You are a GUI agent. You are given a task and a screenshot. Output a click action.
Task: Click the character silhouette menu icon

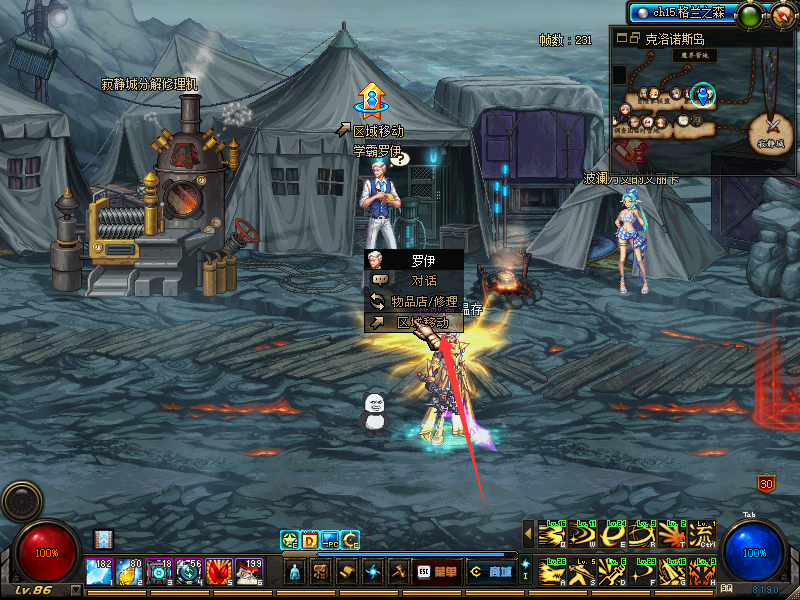click(296, 573)
